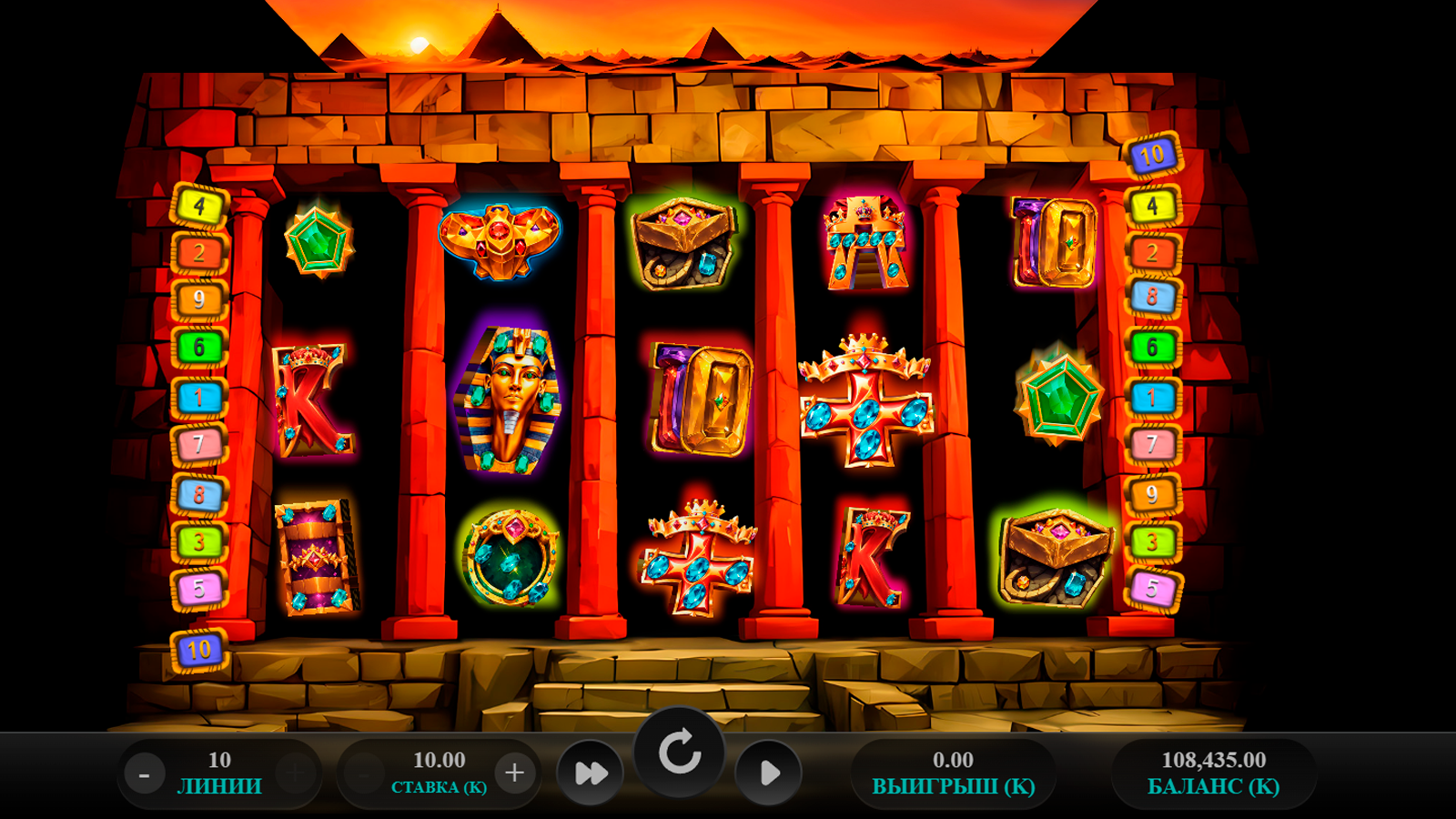Activate turbo spin with double-arrow icon
Image resolution: width=1456 pixels, height=819 pixels.
point(592,773)
